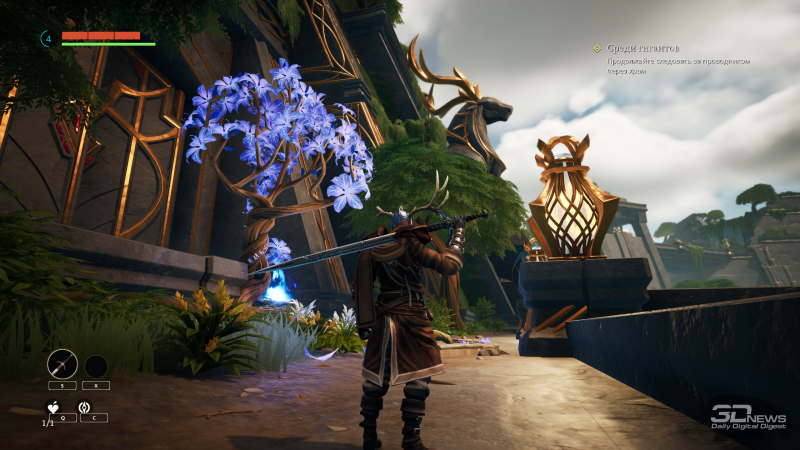Click the yellow diamond quest marker icon
The height and width of the screenshot is (450, 800).
click(597, 47)
